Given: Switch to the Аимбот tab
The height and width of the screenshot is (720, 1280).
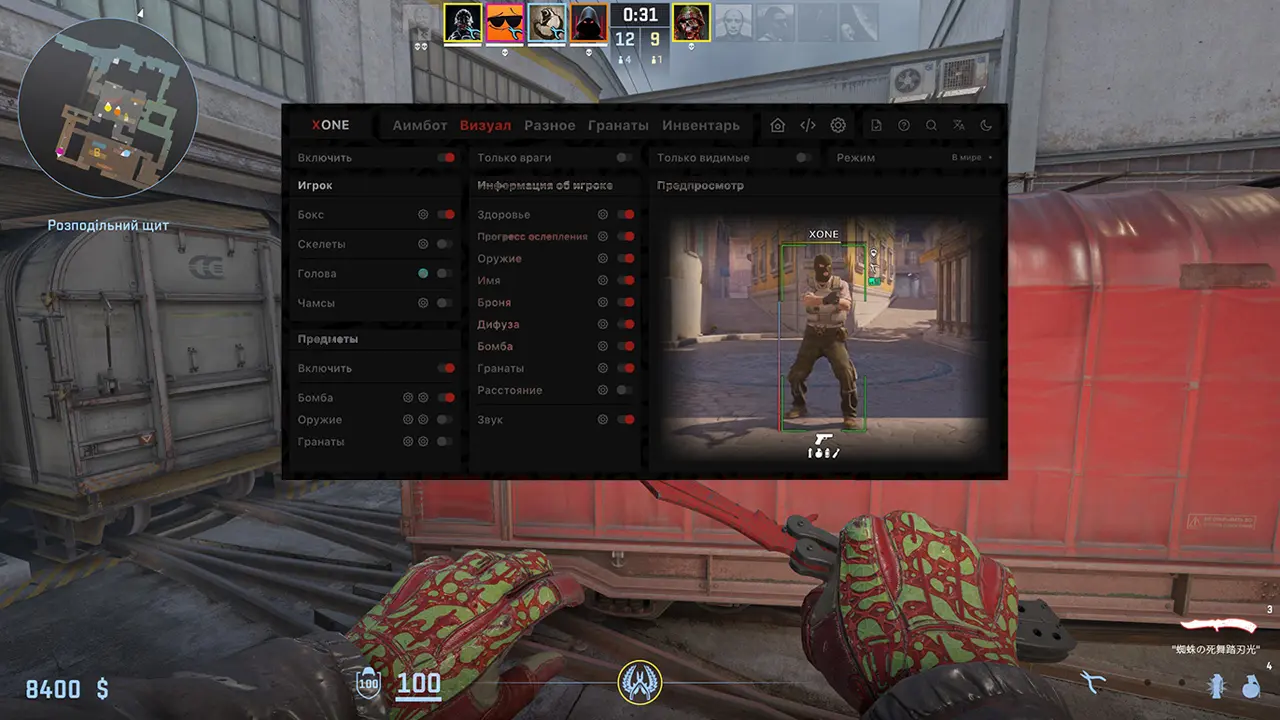Looking at the screenshot, I should (419, 125).
